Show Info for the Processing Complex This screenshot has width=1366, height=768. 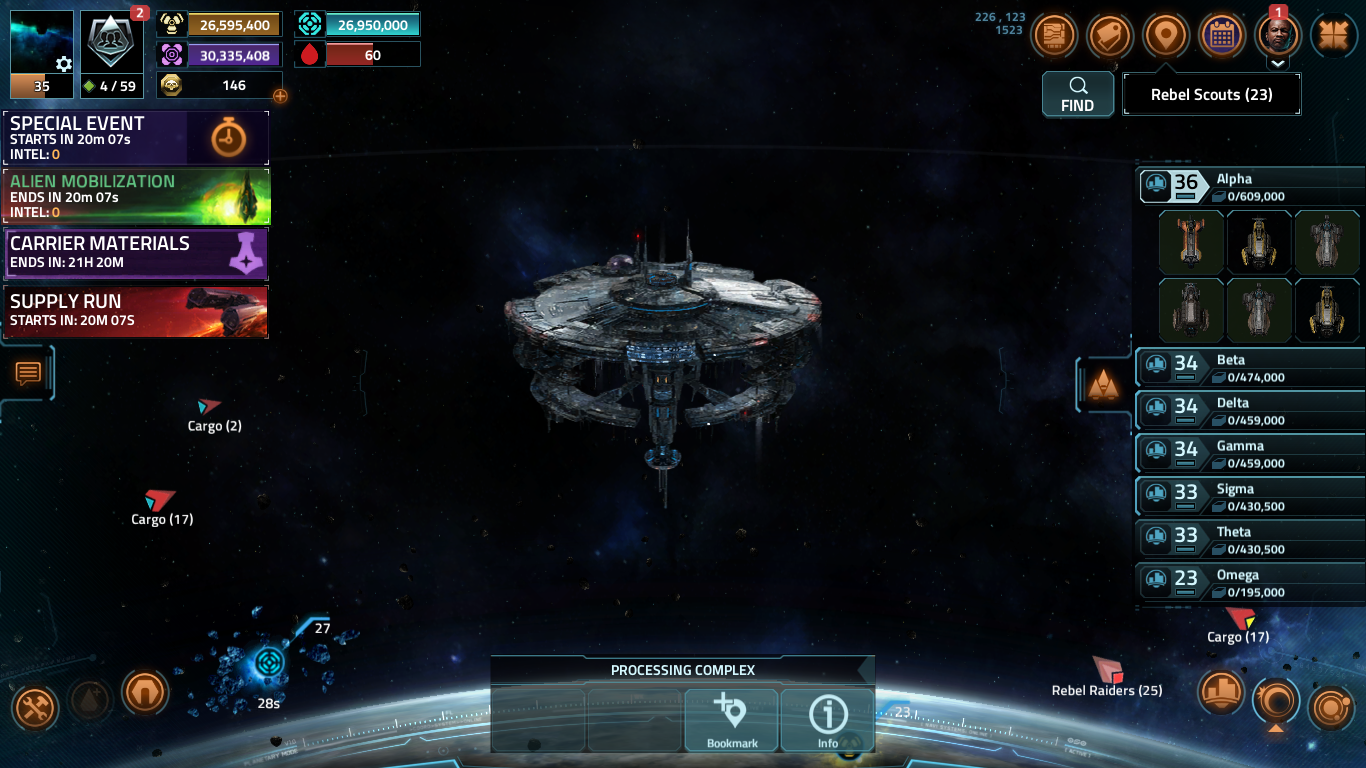(827, 720)
